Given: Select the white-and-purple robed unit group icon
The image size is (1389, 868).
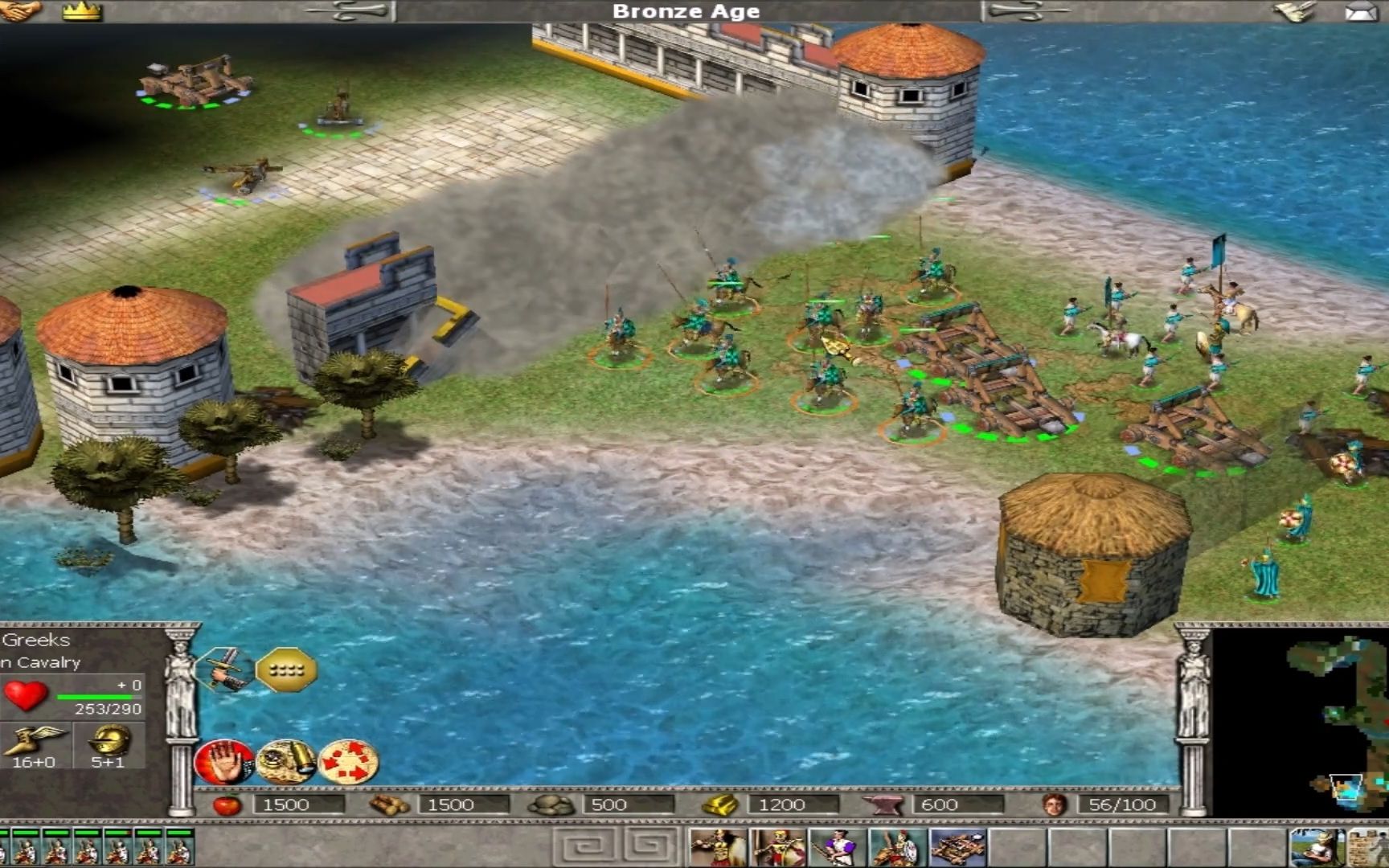Looking at the screenshot, I should 838,848.
